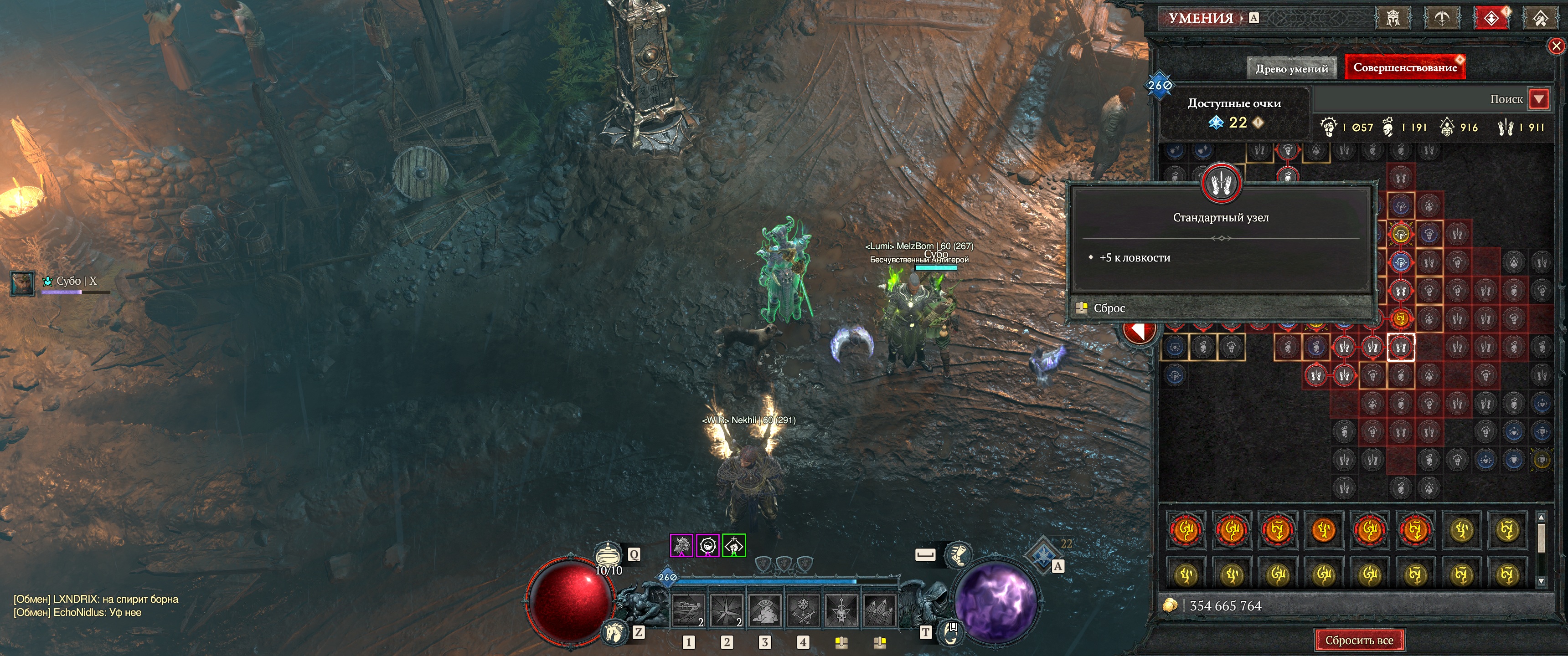Image resolution: width=1568 pixels, height=656 pixels.
Task: Open the helmet character tab icon
Action: pyautogui.click(x=1393, y=18)
